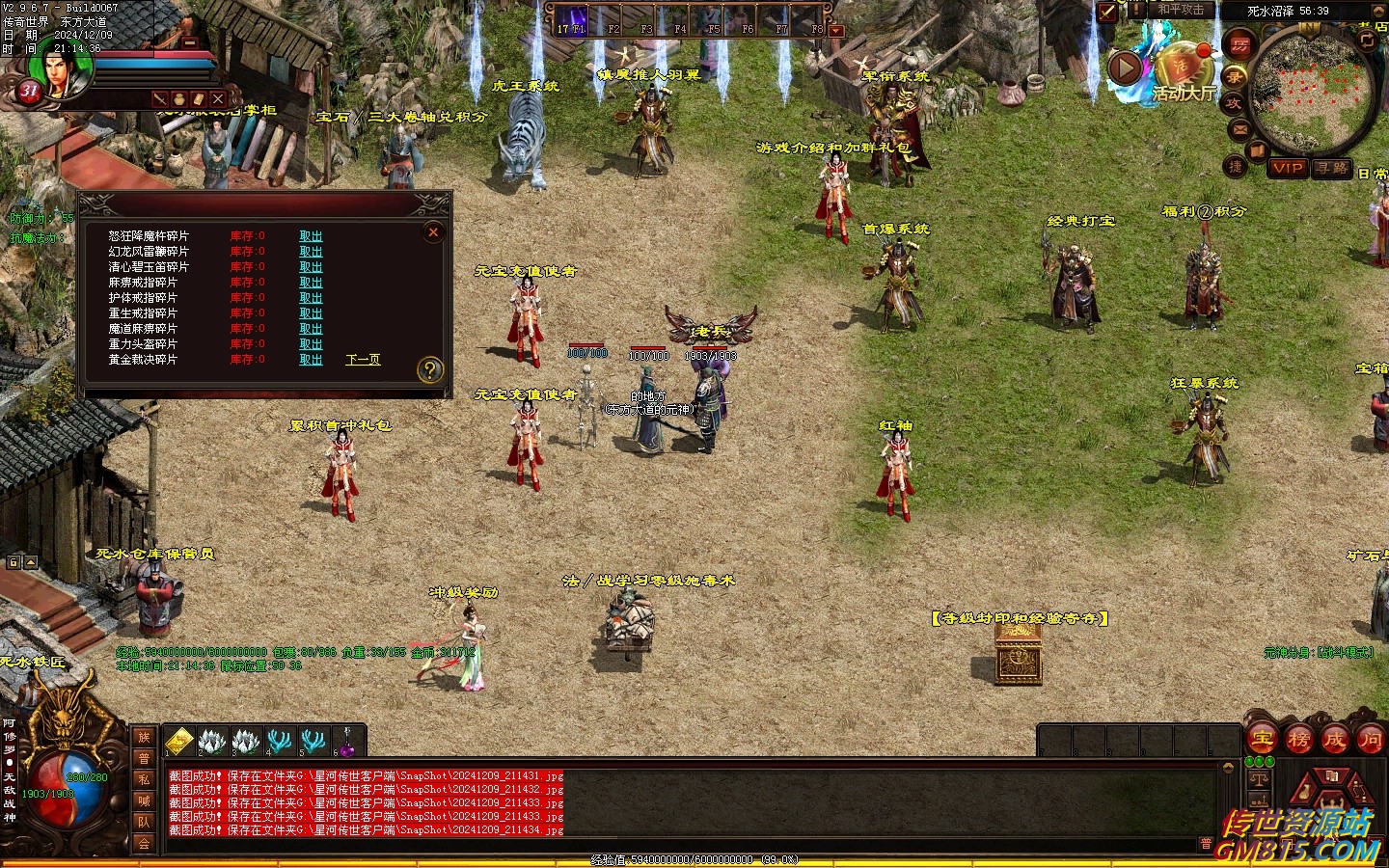Open the 宝 treasure button
1389x868 pixels.
click(1263, 740)
